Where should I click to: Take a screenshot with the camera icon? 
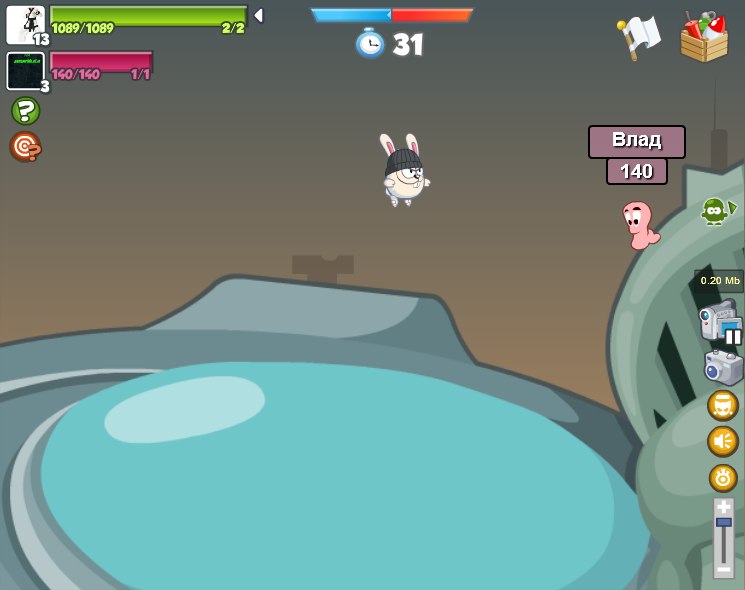(x=722, y=367)
